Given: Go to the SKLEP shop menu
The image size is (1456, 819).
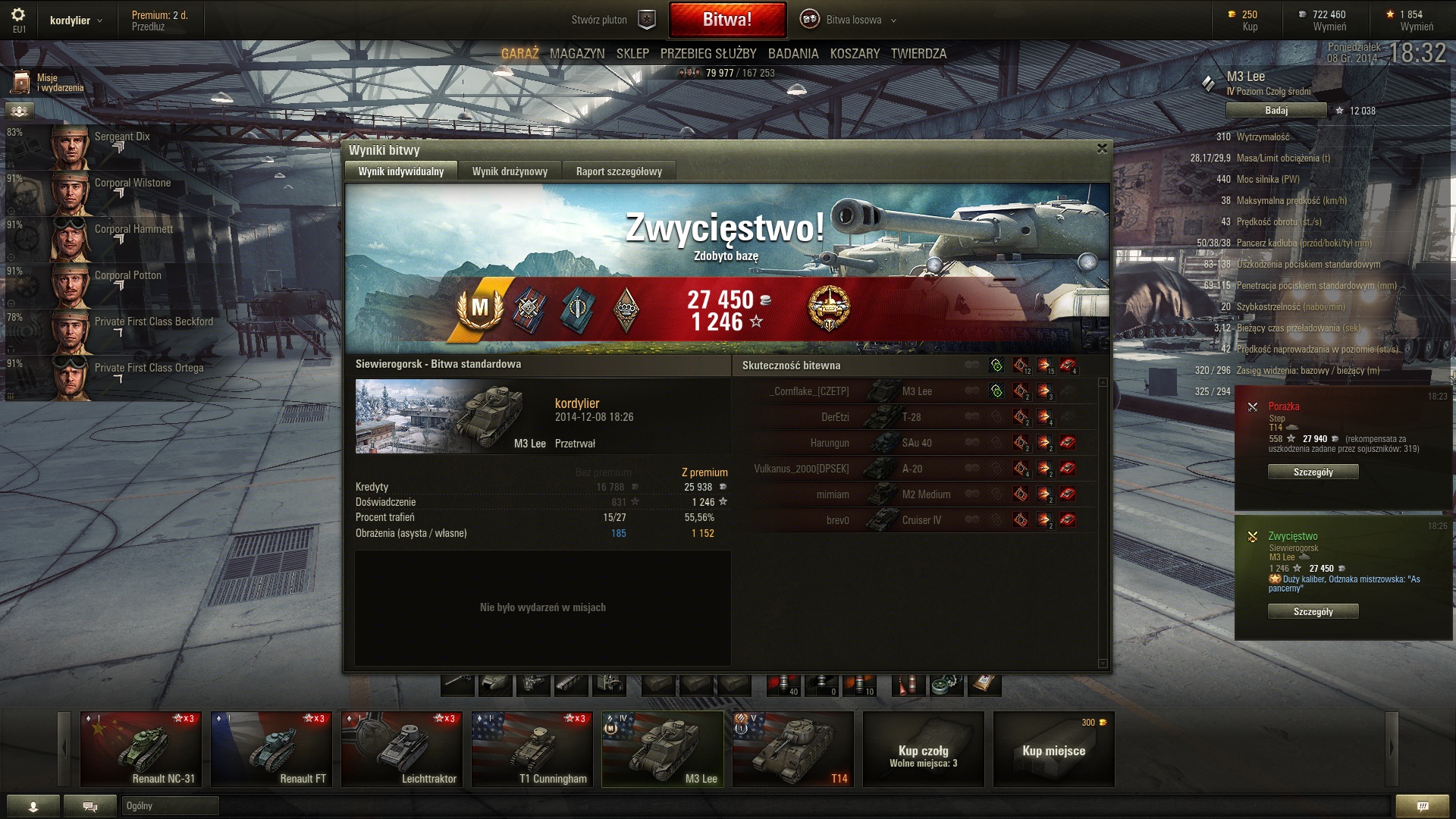Looking at the screenshot, I should click(x=632, y=54).
